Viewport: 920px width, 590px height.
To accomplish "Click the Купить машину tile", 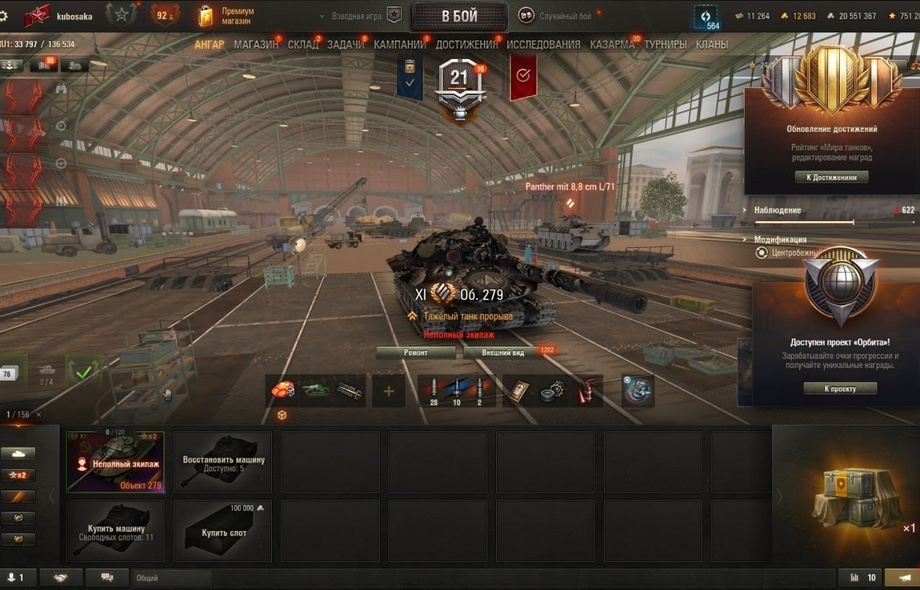I will [115, 531].
